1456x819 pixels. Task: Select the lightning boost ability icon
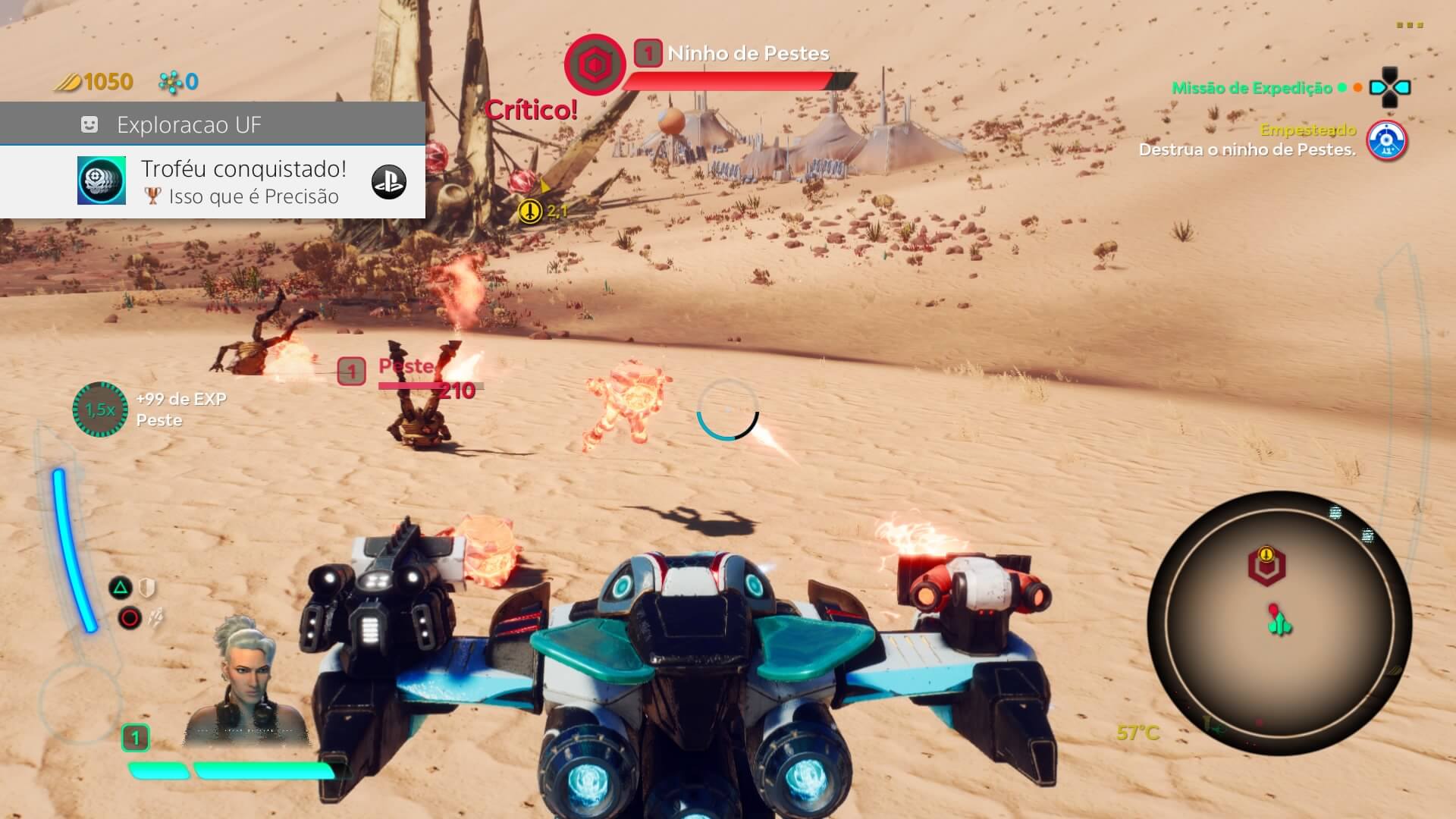[155, 618]
